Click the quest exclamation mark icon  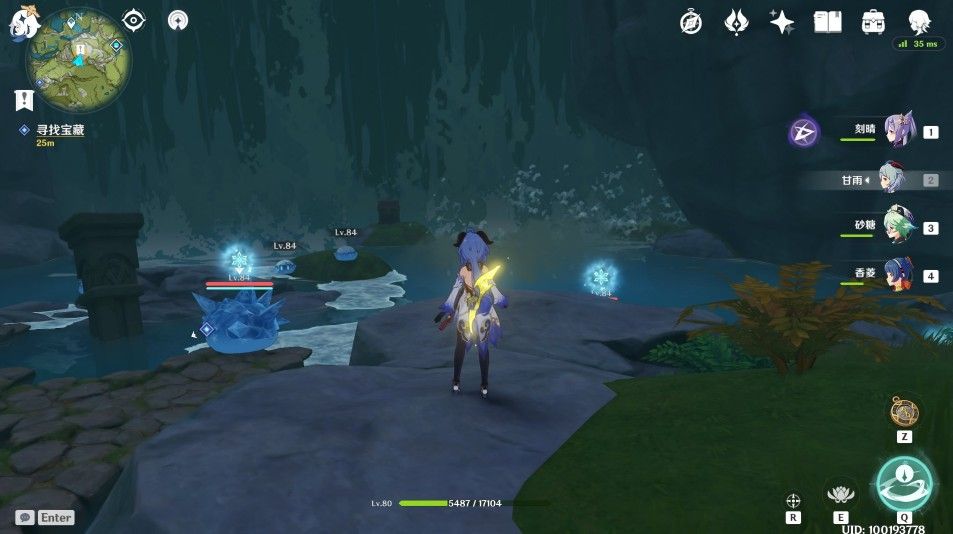point(25,99)
